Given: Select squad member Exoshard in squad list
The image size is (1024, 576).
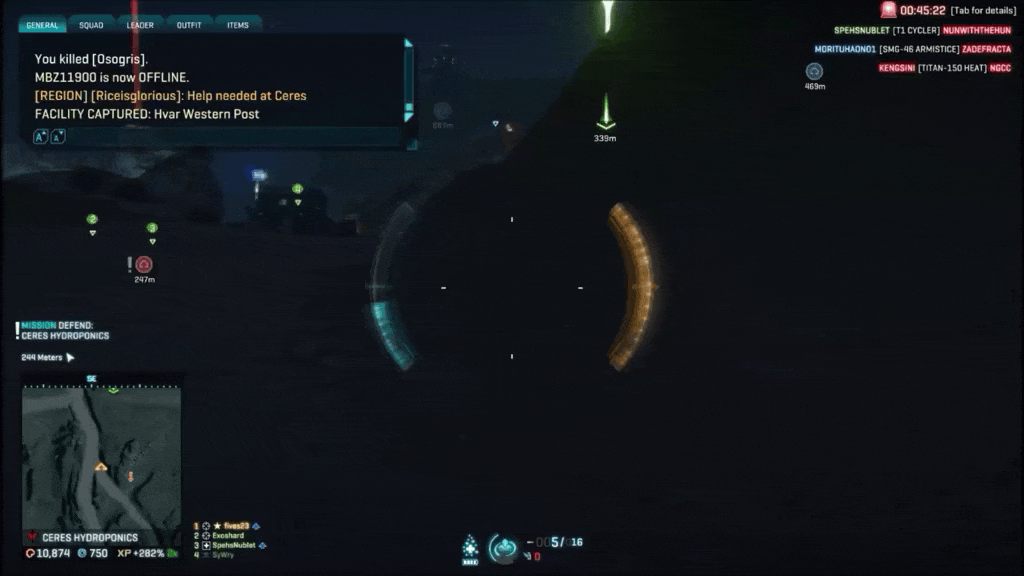Looking at the screenshot, I should pos(230,536).
